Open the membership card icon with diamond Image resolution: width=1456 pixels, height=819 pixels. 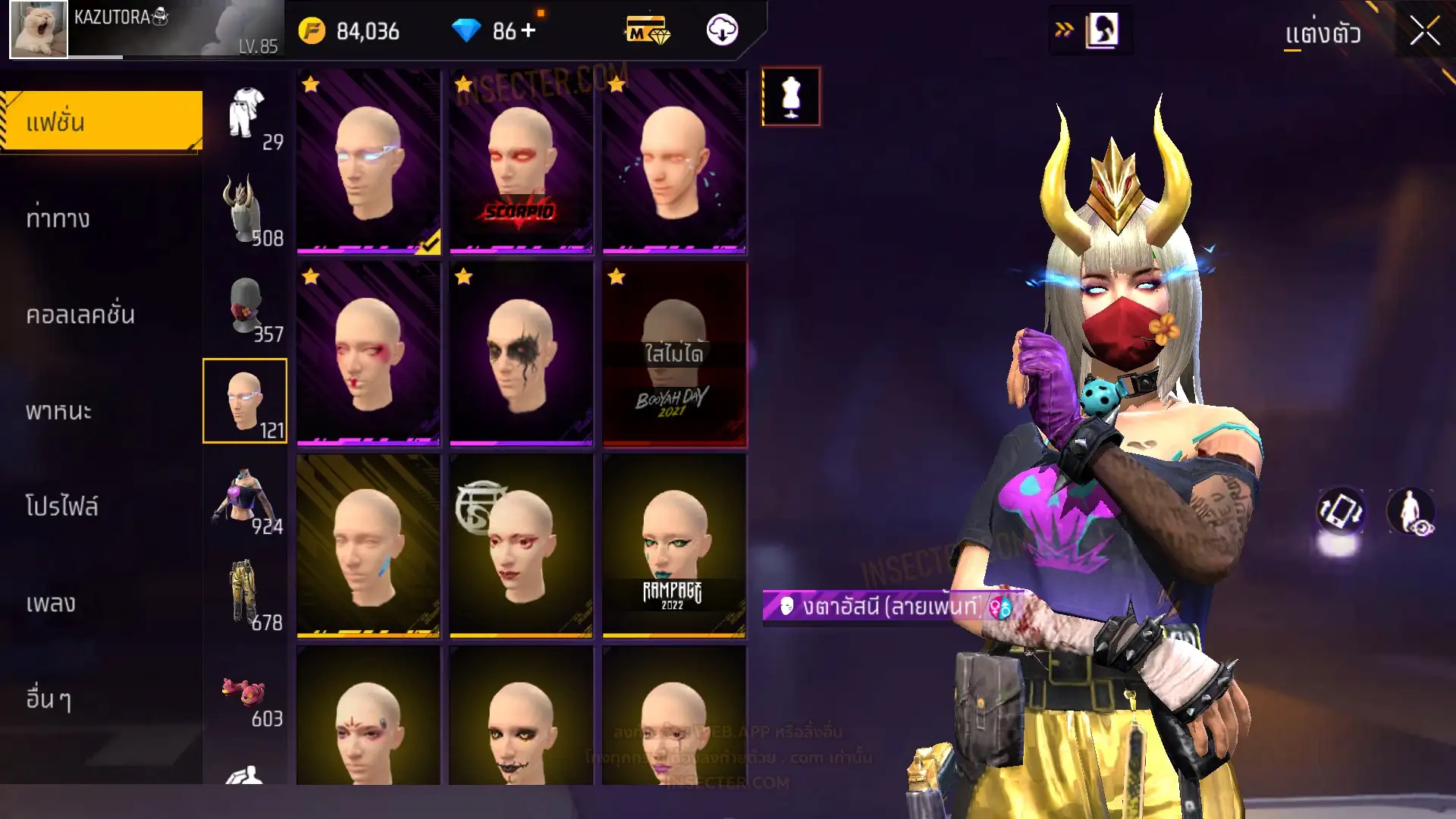(647, 30)
